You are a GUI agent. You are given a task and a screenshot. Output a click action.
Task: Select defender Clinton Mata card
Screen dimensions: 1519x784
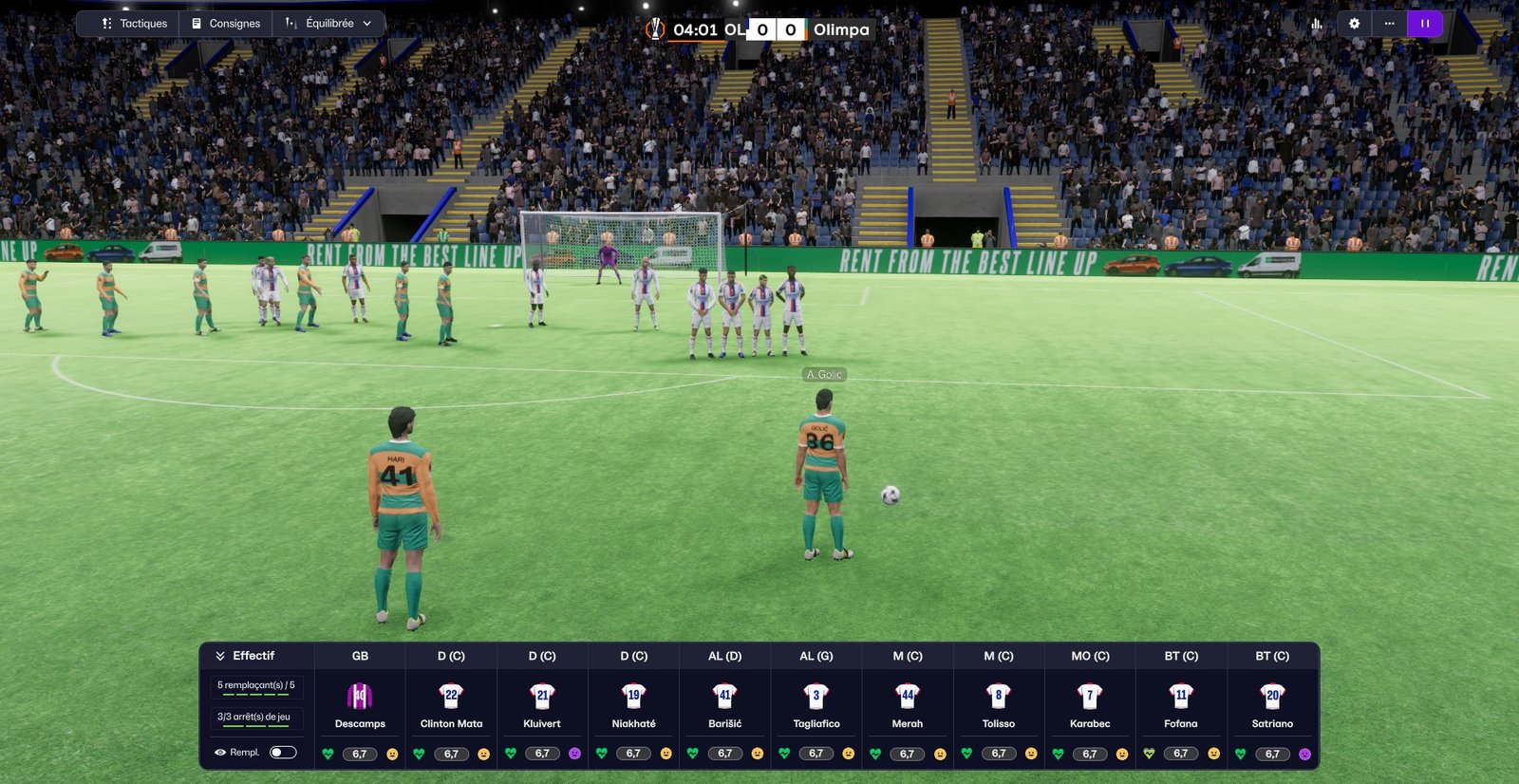451,705
